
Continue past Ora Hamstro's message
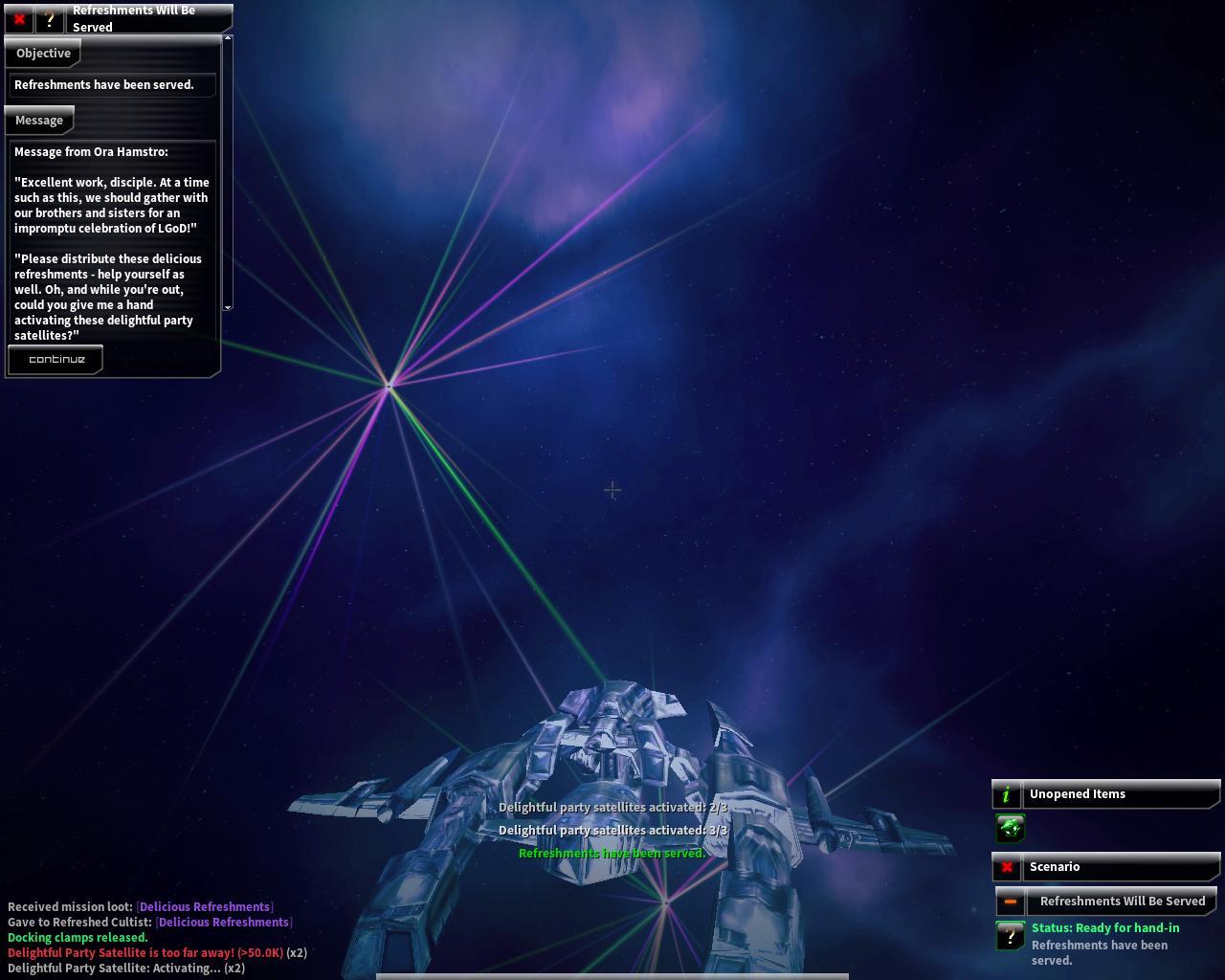point(56,360)
